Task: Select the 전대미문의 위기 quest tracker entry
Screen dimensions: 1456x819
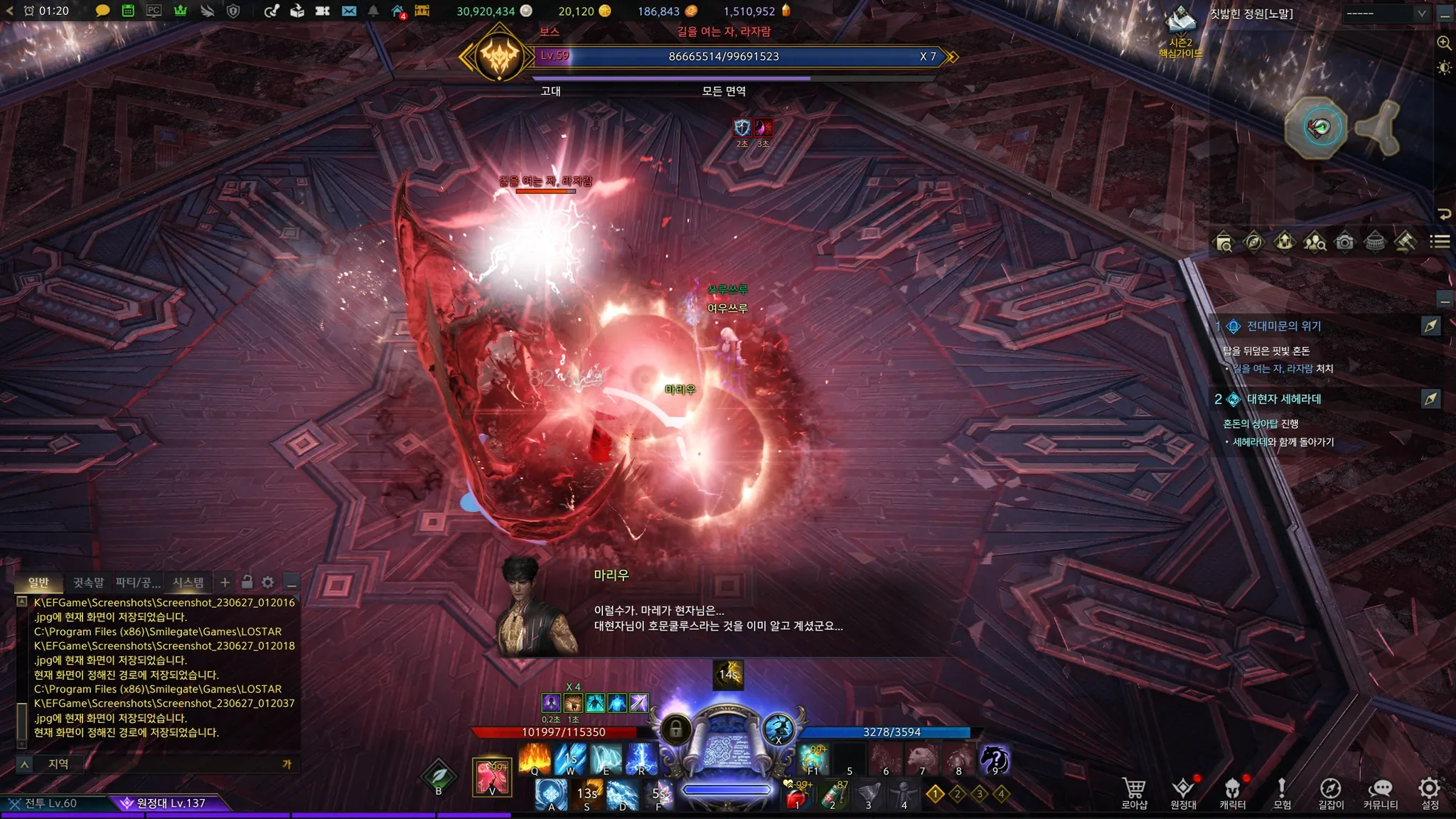Action: coord(1283,326)
